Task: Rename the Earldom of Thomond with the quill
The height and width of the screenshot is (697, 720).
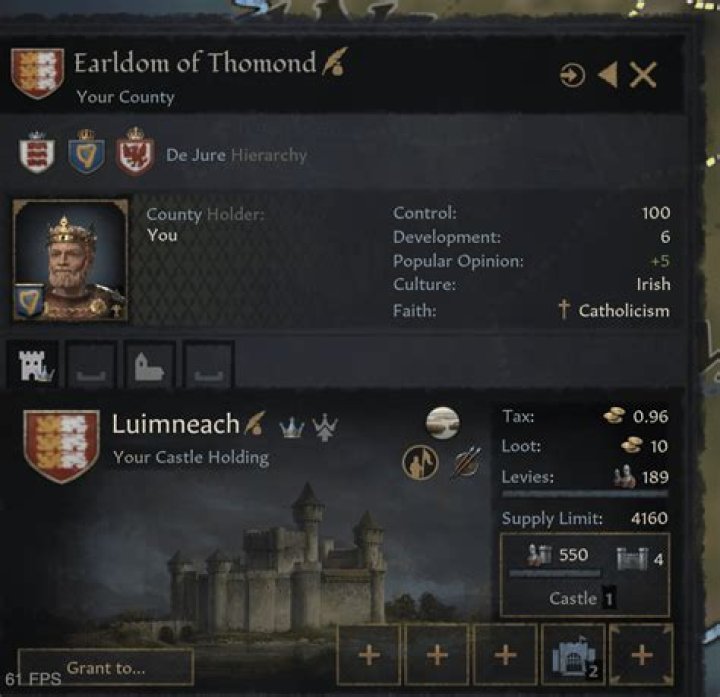Action: click(334, 65)
